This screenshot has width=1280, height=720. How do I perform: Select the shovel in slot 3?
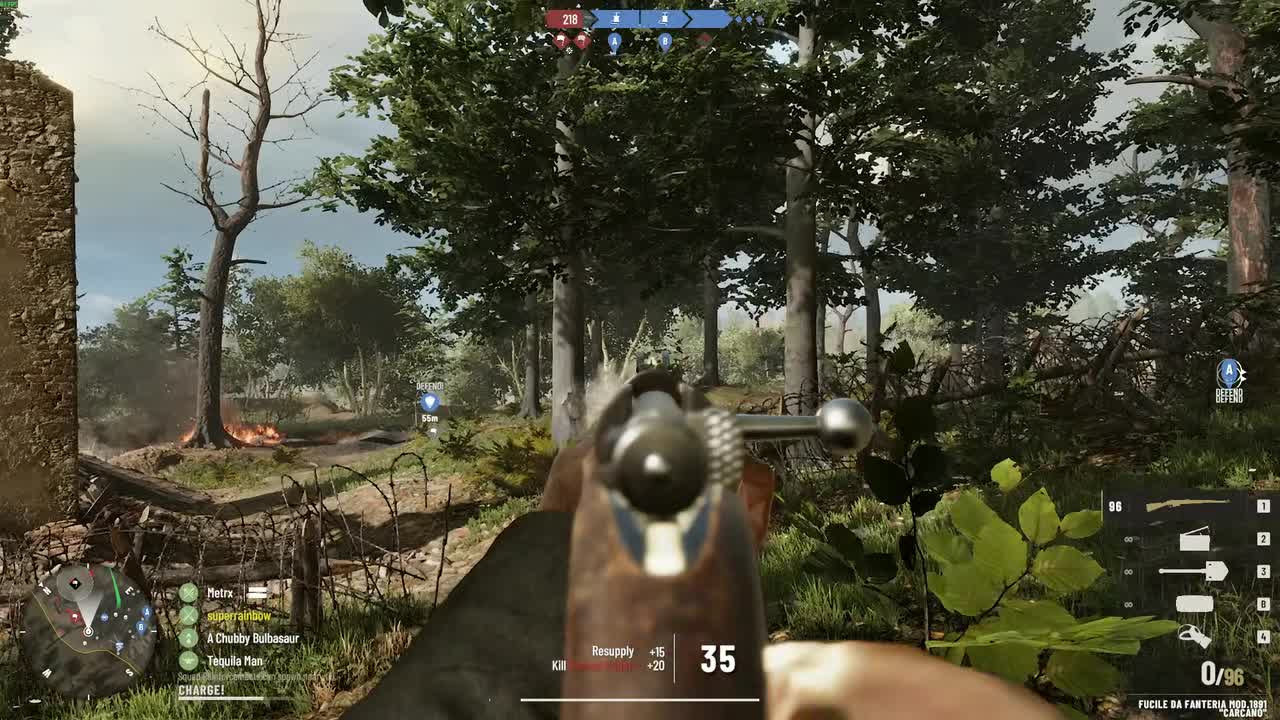[x=1195, y=571]
